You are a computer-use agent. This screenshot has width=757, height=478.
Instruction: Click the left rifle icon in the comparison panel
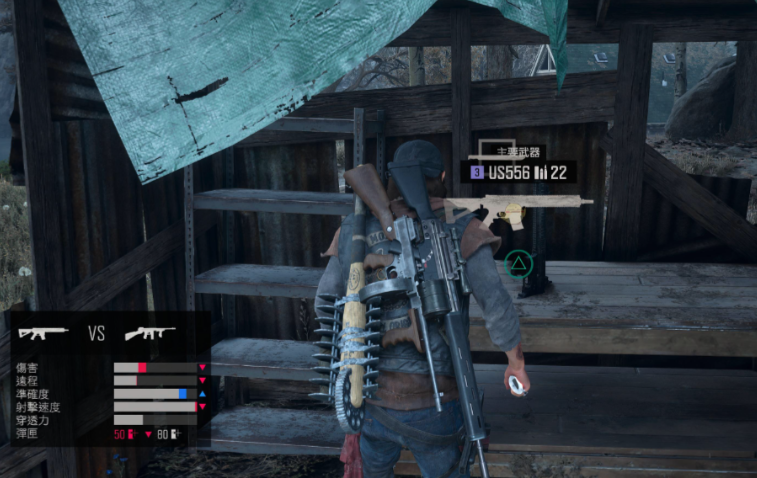tap(42, 333)
